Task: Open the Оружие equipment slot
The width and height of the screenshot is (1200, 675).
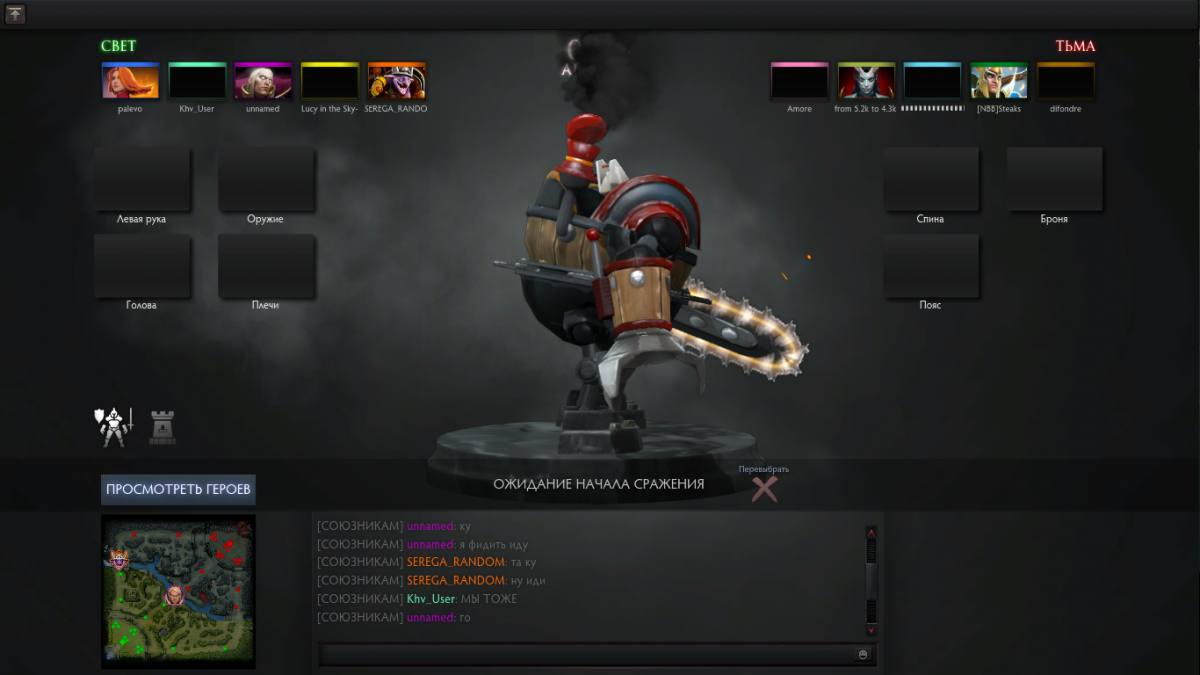Action: pyautogui.click(x=266, y=180)
